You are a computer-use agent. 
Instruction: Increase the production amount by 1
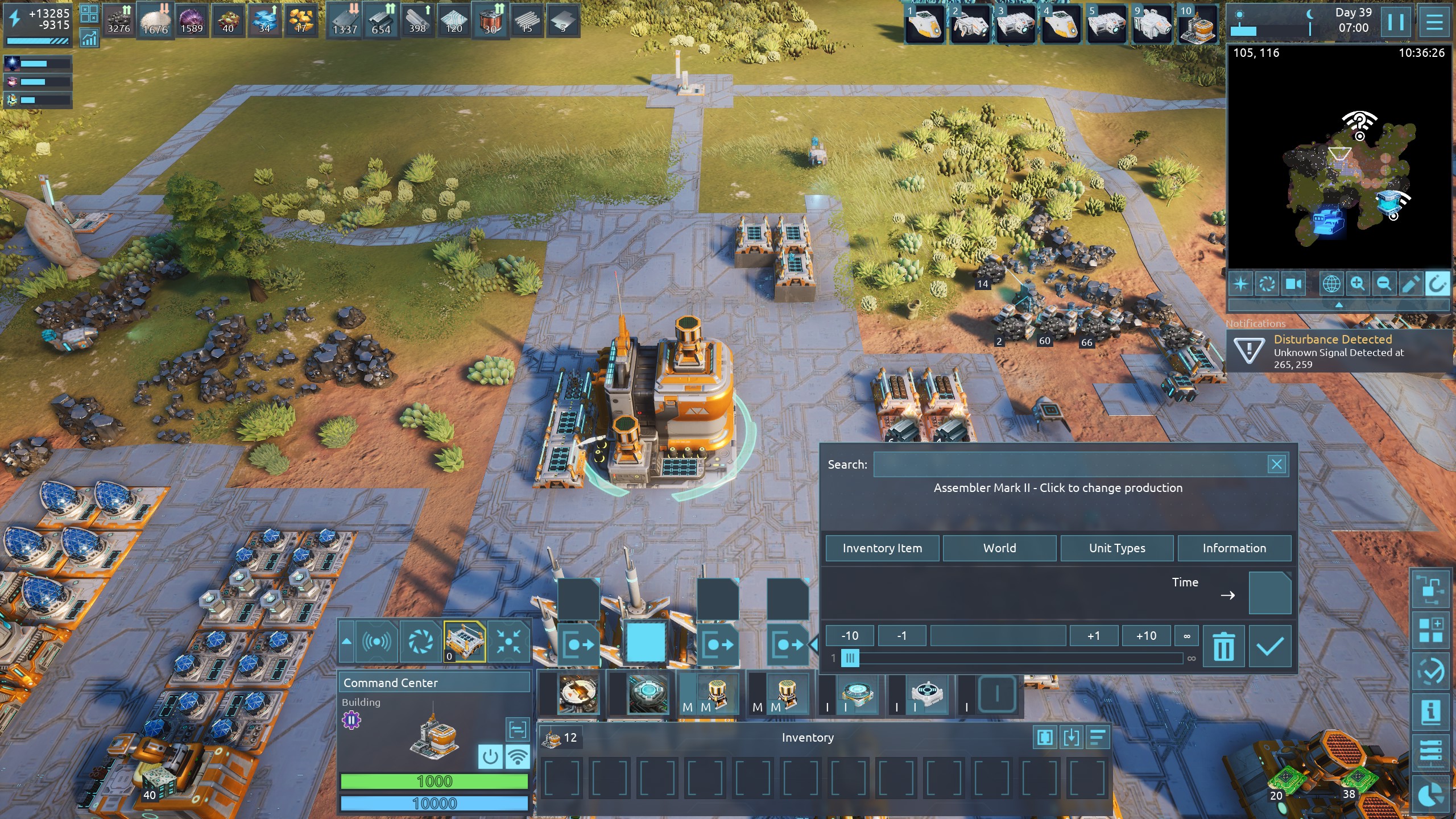(1093, 635)
